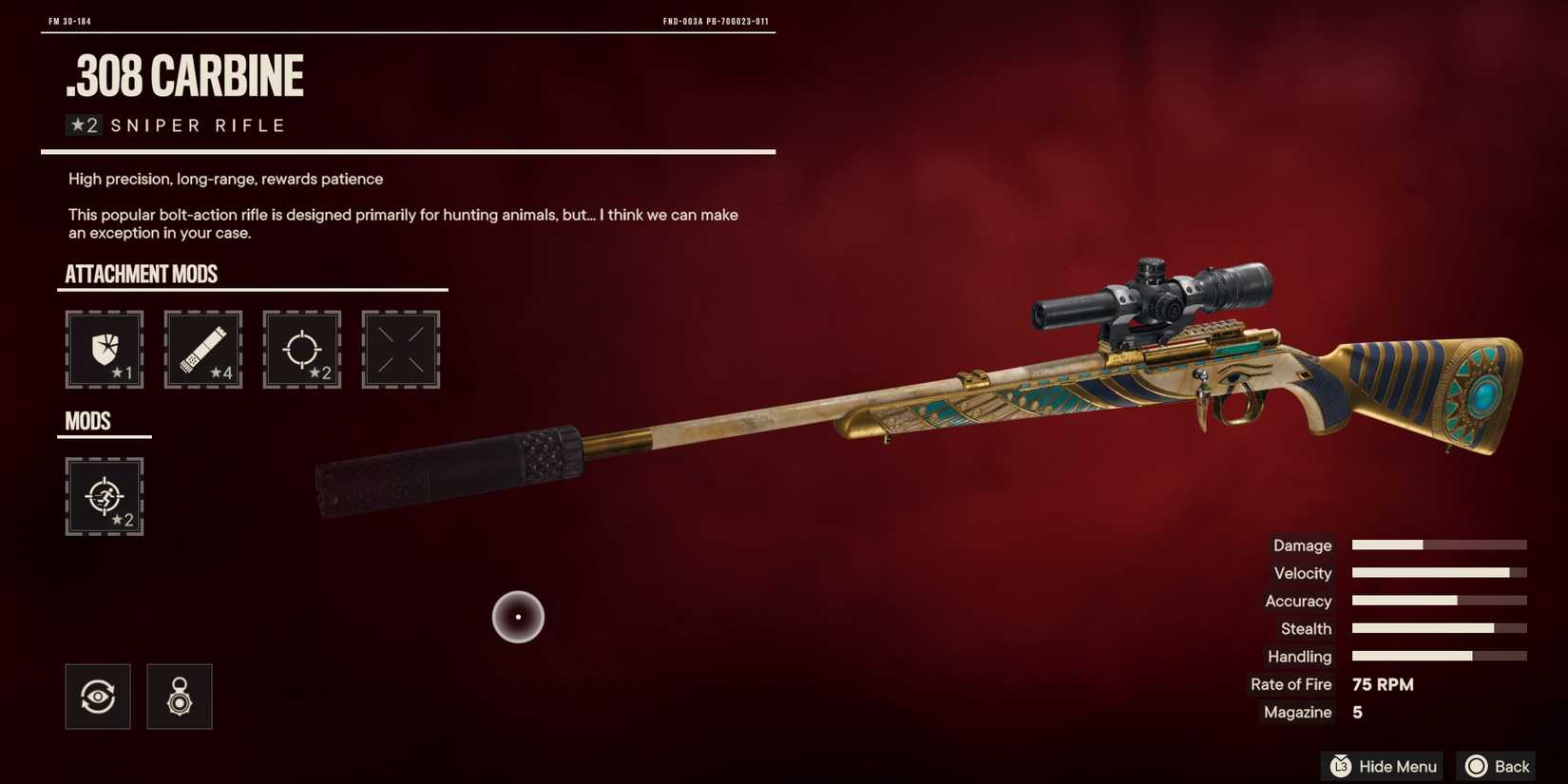Select the 2-star scope attachment mod
1568x784 pixels.
pyautogui.click(x=301, y=349)
